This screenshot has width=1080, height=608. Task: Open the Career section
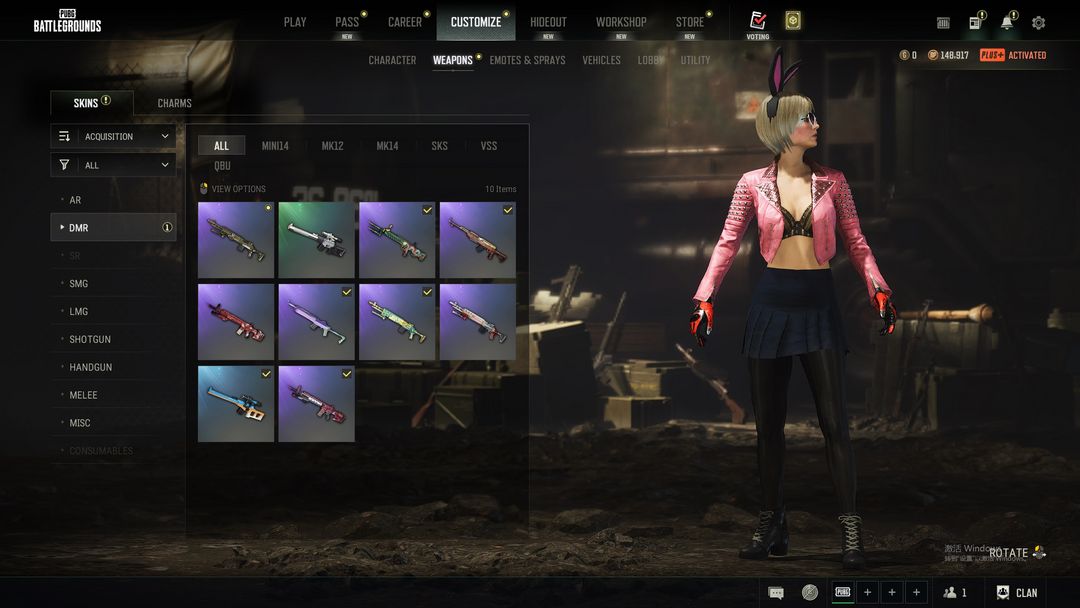tap(405, 22)
